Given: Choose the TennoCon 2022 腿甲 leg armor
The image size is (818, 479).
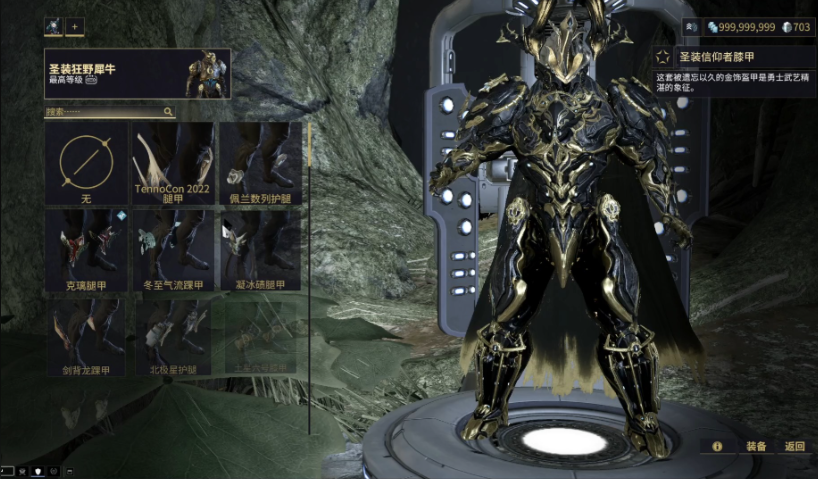Looking at the screenshot, I should click(173, 164).
